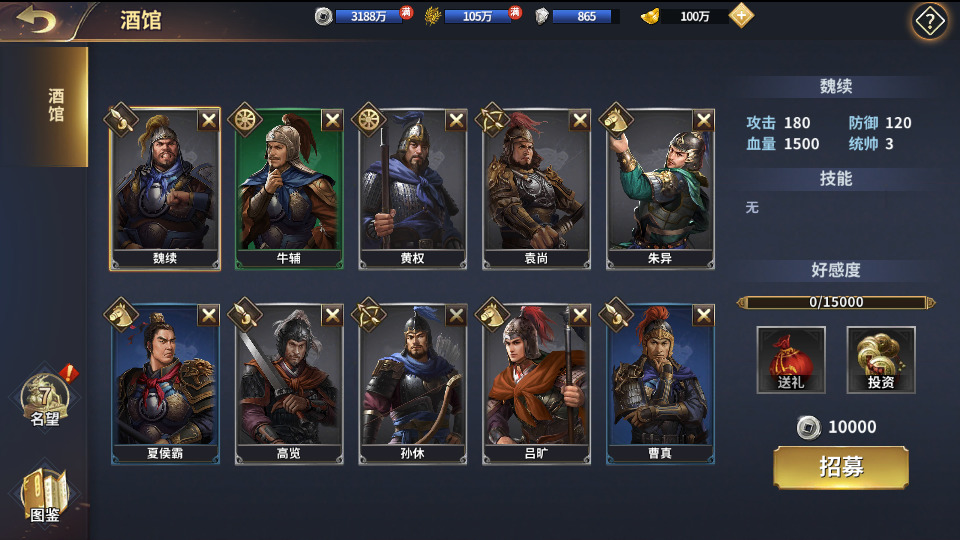
Task: Go back with the return arrow
Action: pyautogui.click(x=37, y=20)
